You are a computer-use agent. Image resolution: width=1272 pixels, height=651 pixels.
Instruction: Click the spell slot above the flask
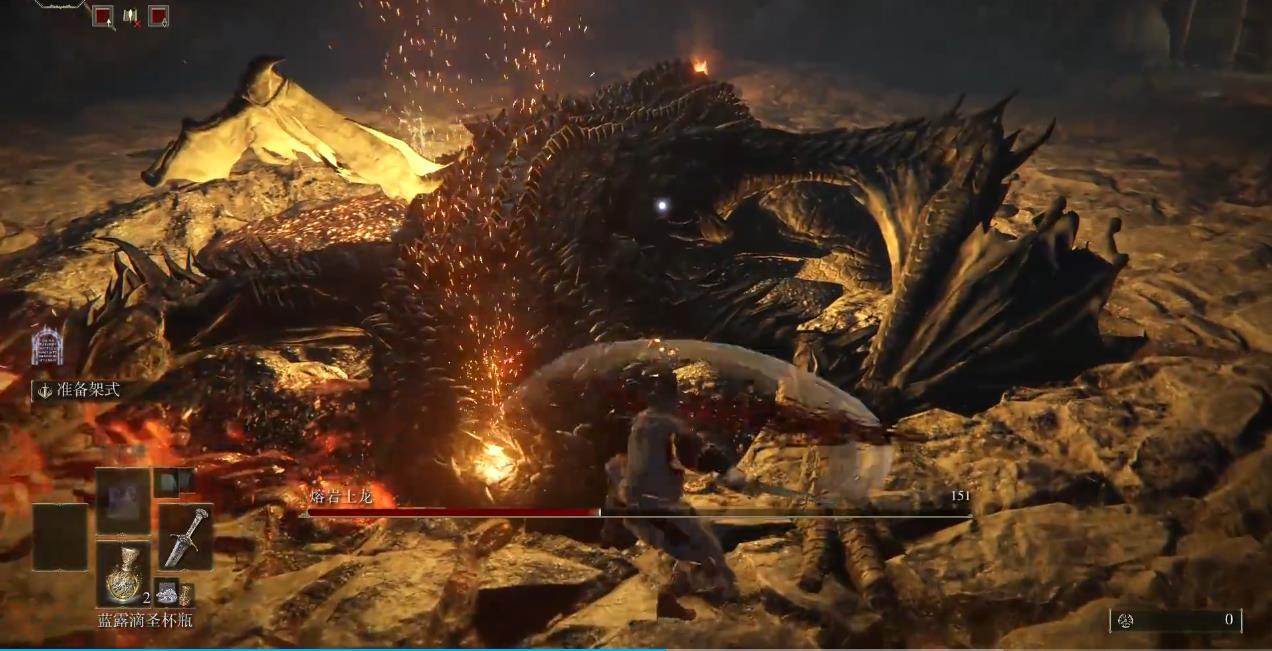coord(123,500)
